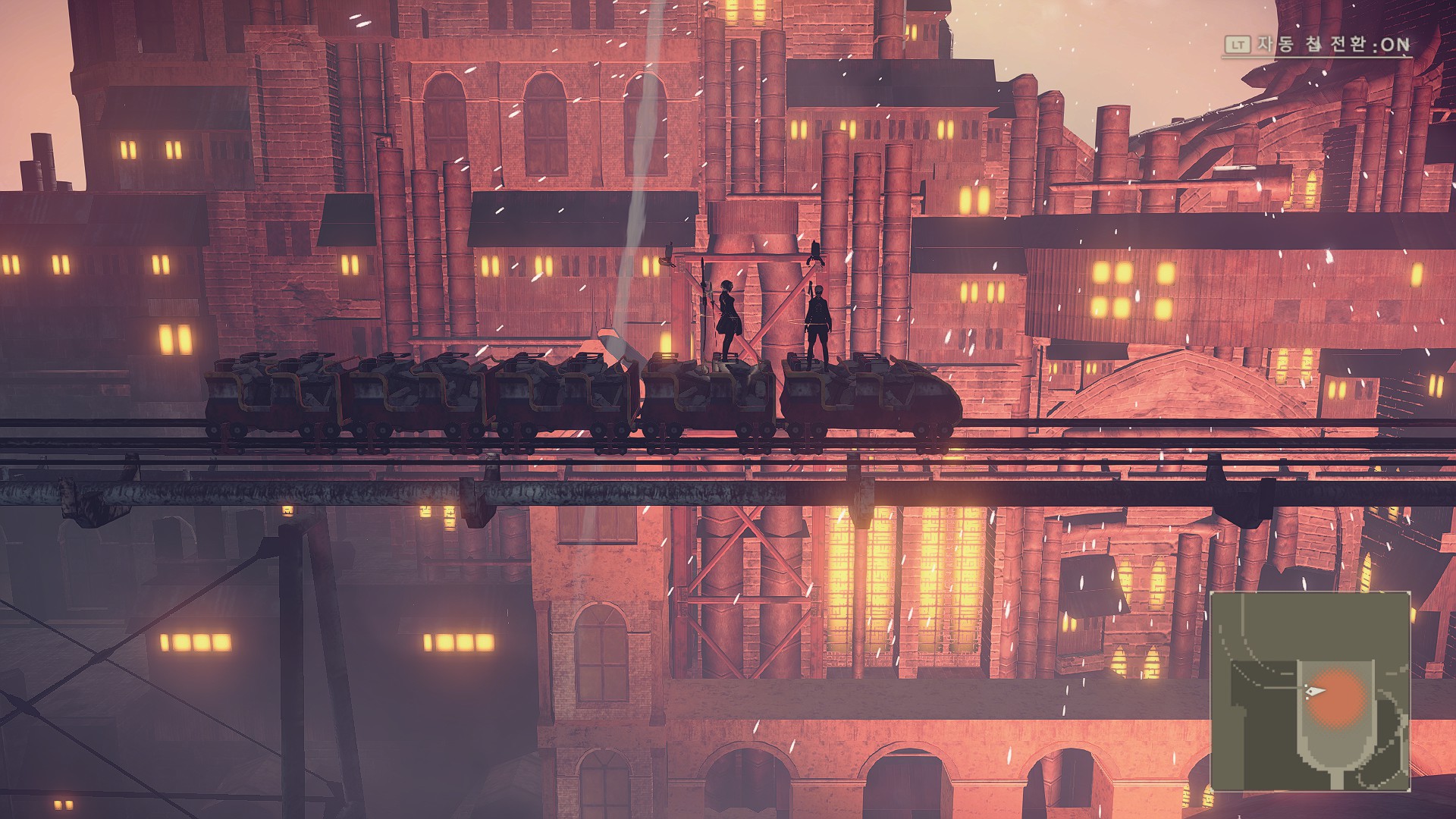
Task: Select the white player arrow on minimap
Action: (1316, 692)
